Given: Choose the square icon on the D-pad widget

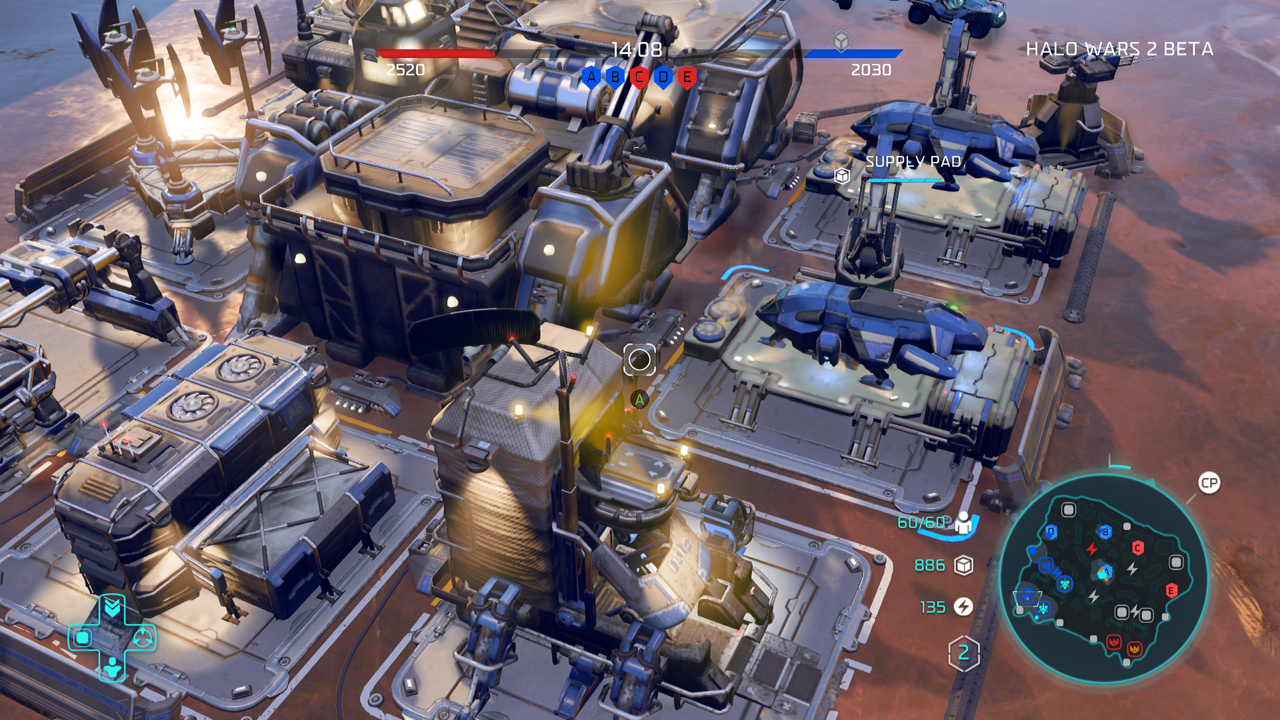Looking at the screenshot, I should 83,637.
